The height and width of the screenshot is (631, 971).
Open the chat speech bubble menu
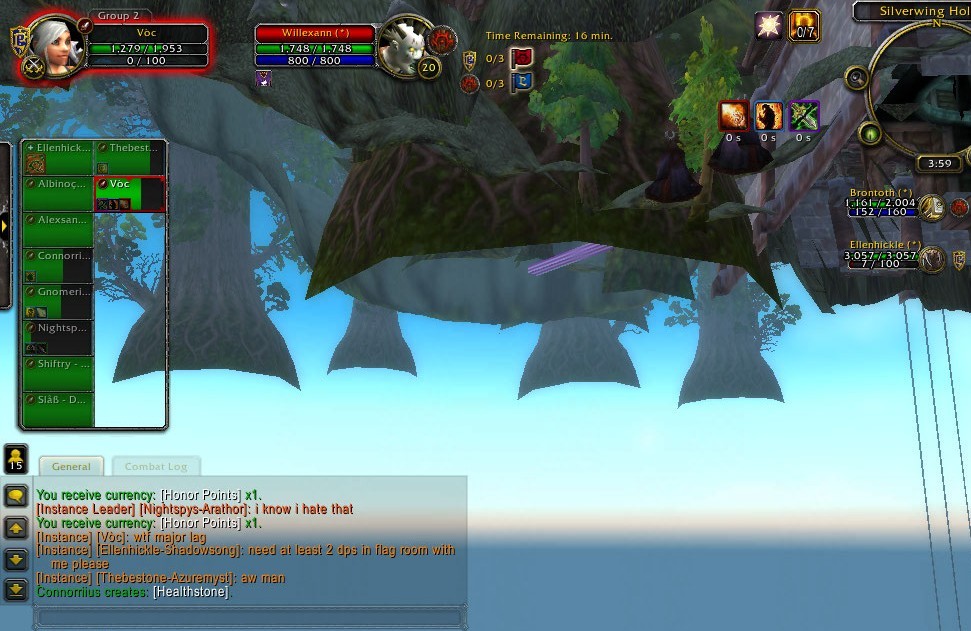click(x=16, y=496)
